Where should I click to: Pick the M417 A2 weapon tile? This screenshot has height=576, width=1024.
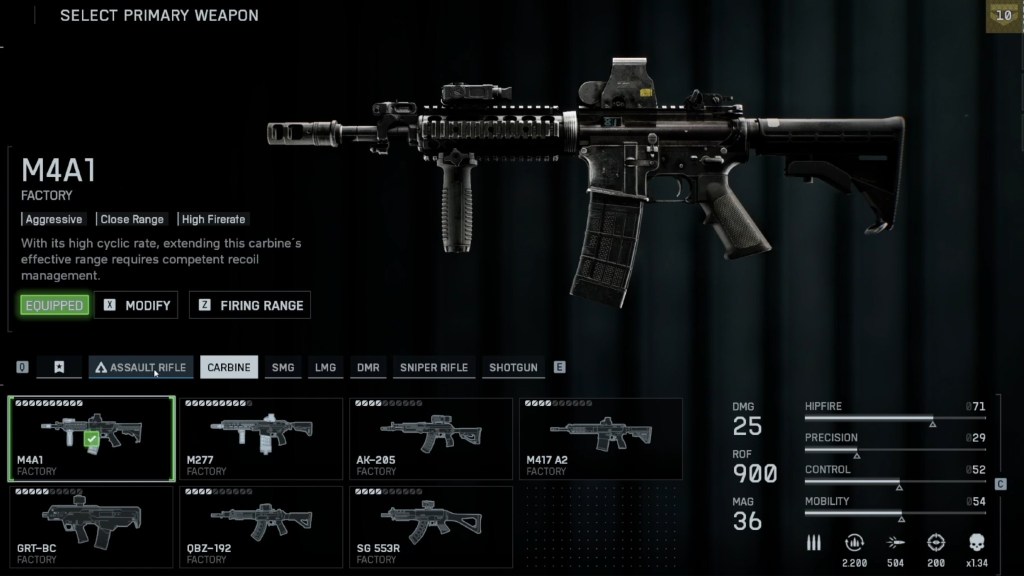pos(600,439)
